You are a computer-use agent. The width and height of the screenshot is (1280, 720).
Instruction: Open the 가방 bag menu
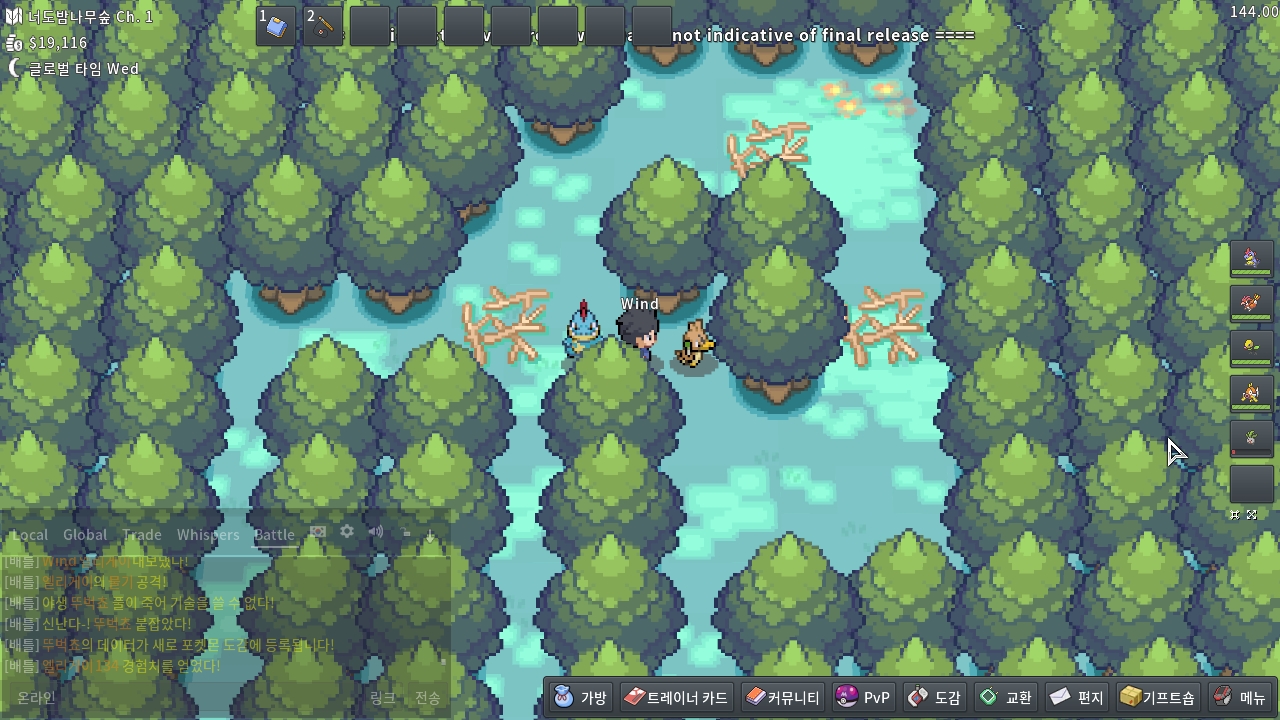pos(581,697)
